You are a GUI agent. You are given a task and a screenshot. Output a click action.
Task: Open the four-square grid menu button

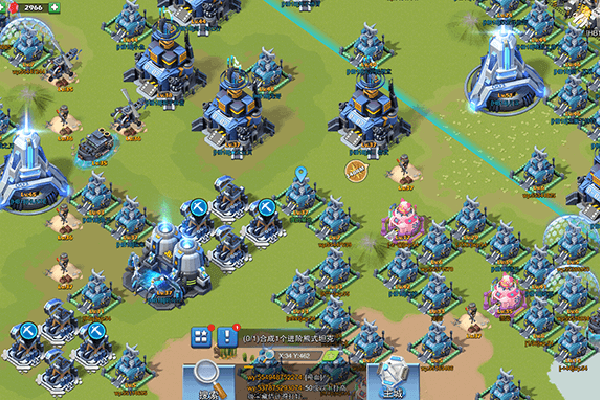click(201, 337)
